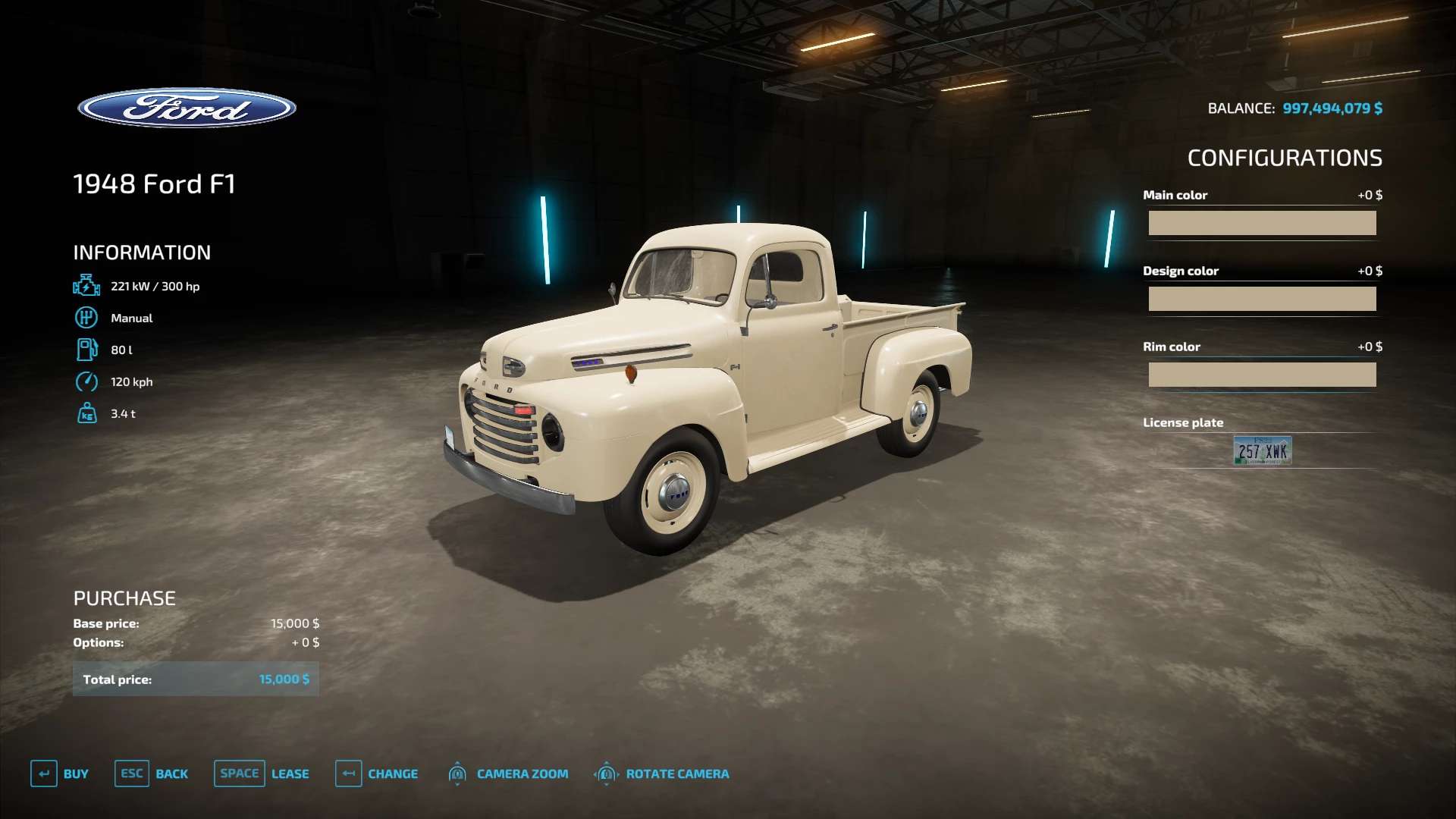
Task: Choose the Design color swatch
Action: pos(1262,299)
